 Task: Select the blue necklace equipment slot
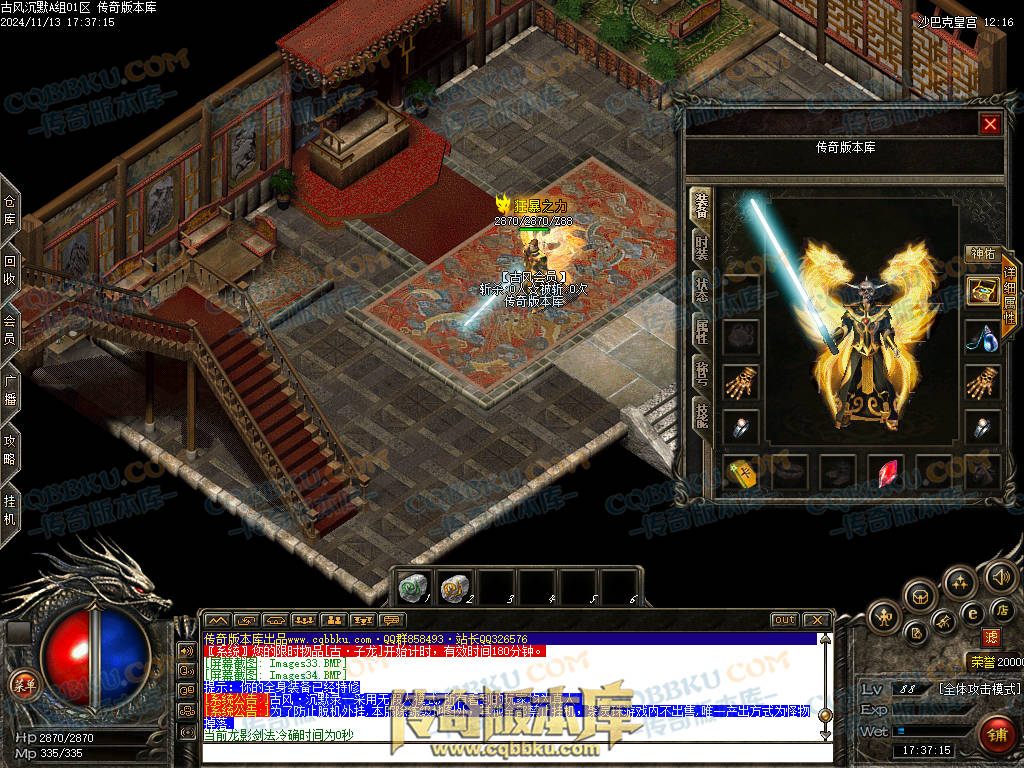pyautogui.click(x=982, y=337)
